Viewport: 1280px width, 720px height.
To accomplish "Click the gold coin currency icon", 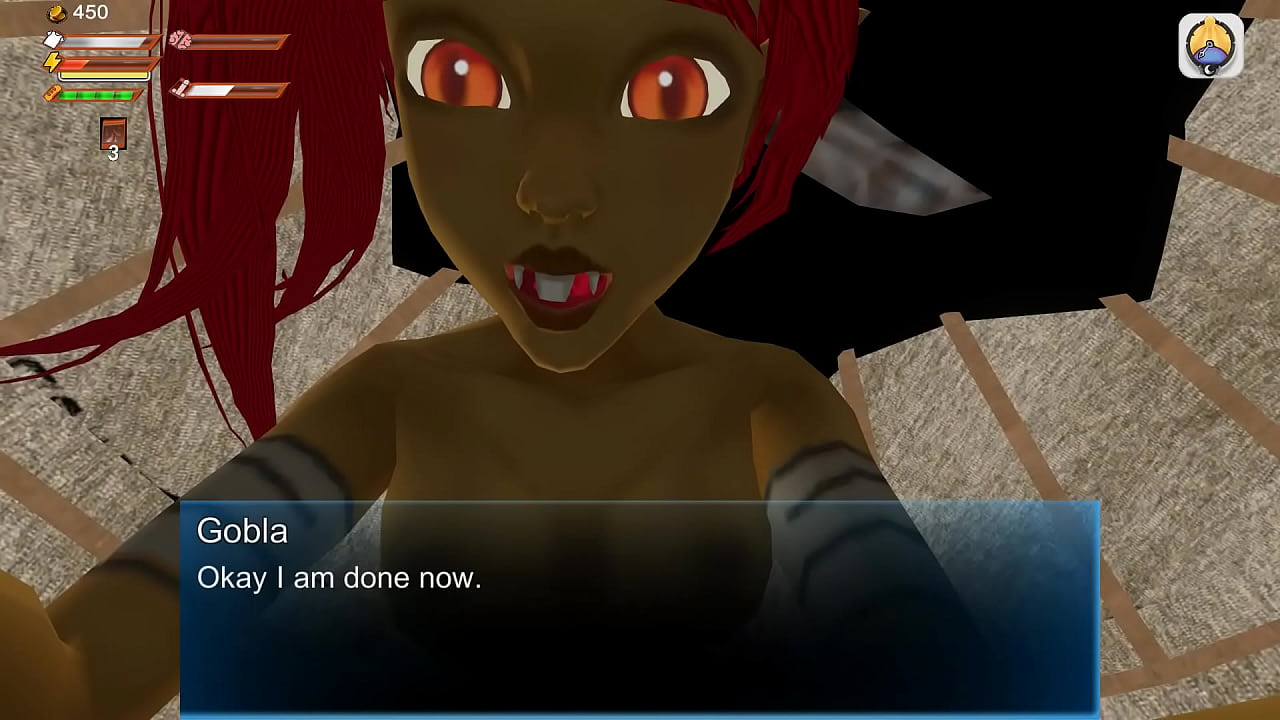I will (56, 12).
